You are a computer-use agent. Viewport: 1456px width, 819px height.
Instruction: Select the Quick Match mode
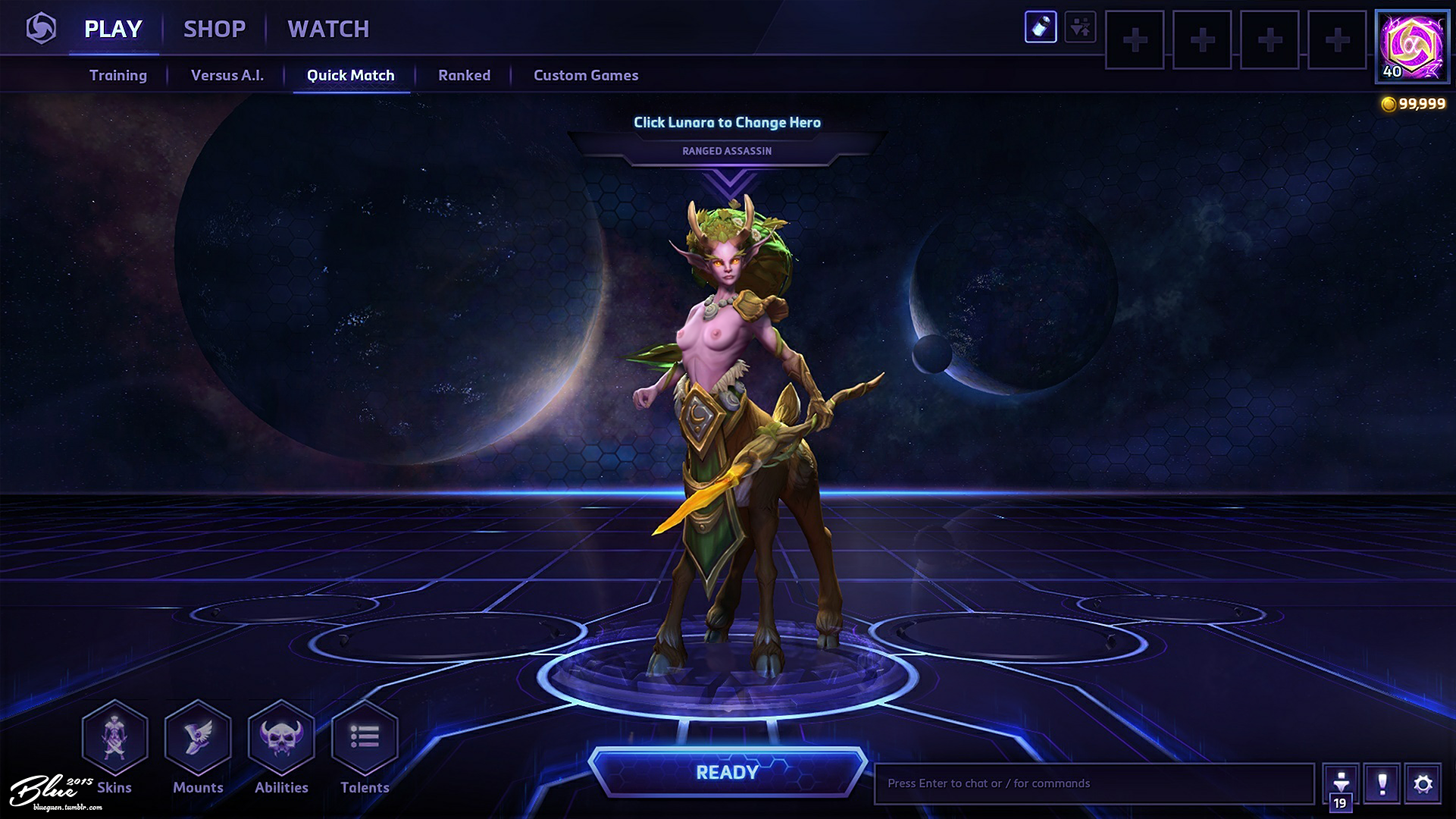point(351,75)
